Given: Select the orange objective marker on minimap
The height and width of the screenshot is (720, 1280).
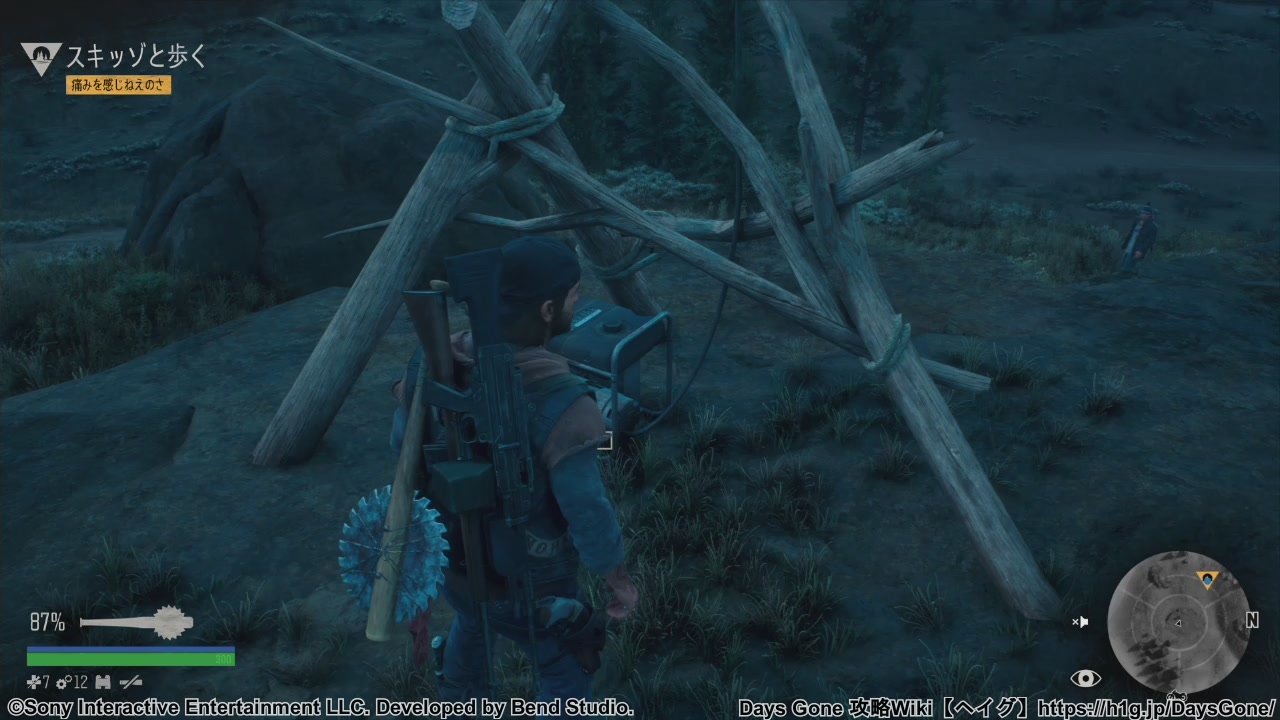Looking at the screenshot, I should point(1207,579).
